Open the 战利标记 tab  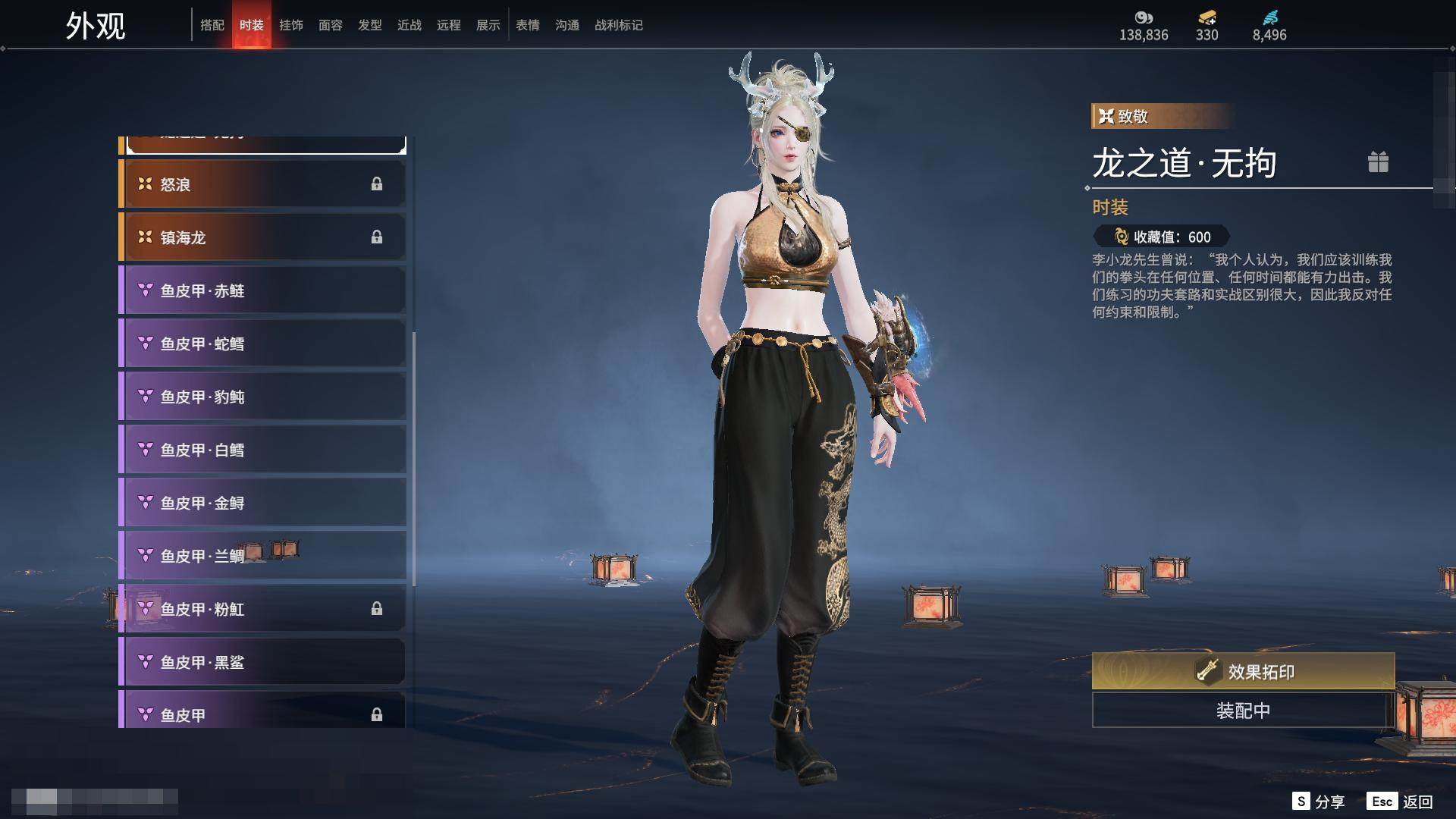pyautogui.click(x=619, y=25)
